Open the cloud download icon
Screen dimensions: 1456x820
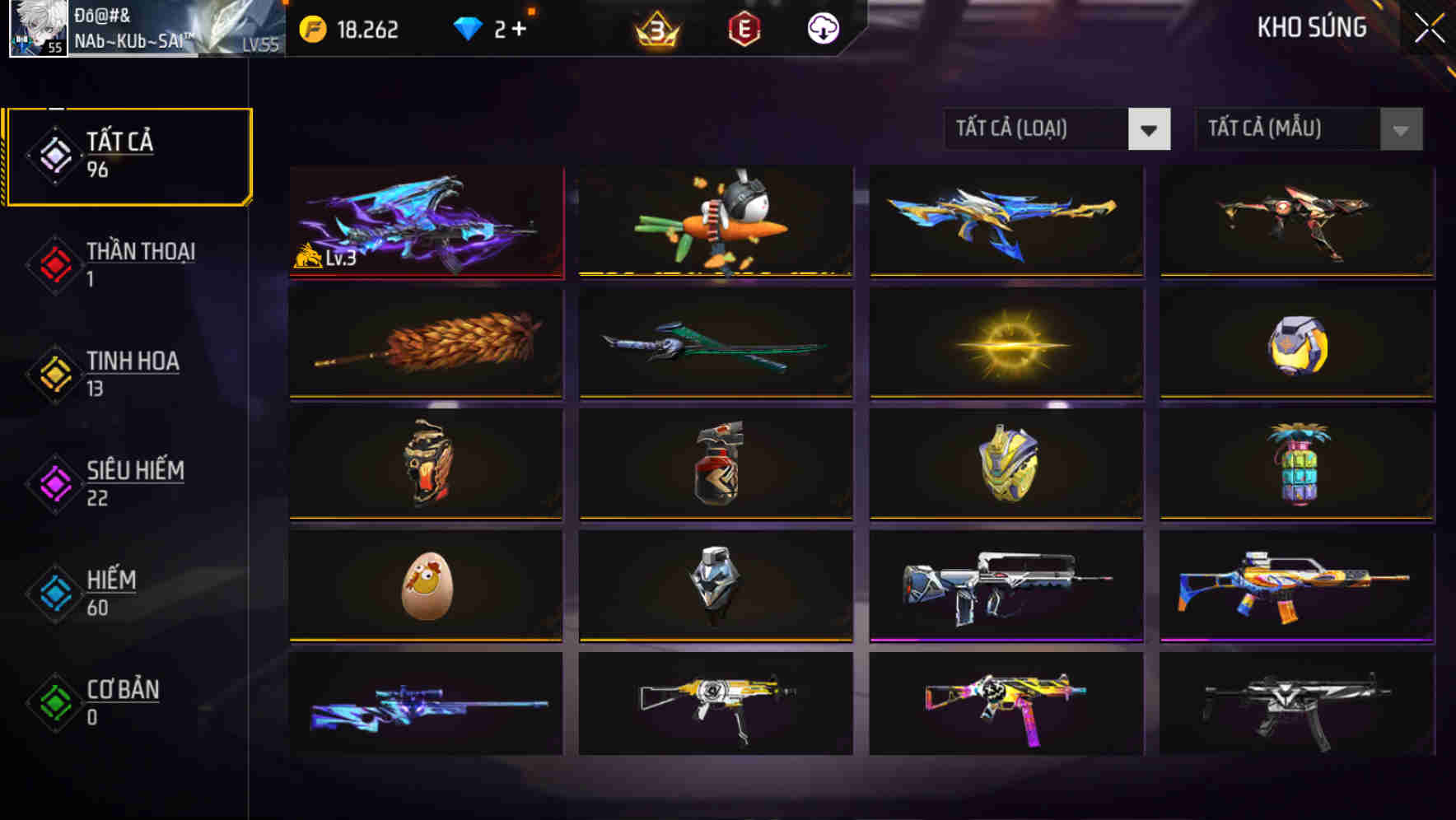point(822,30)
